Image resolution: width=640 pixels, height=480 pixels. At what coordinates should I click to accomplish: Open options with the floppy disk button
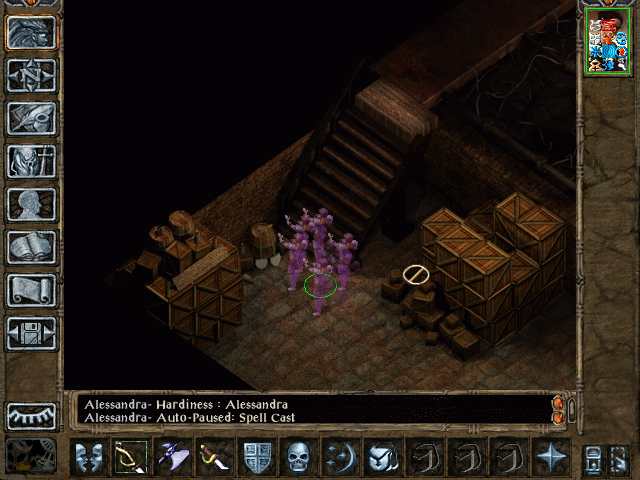tap(32, 333)
